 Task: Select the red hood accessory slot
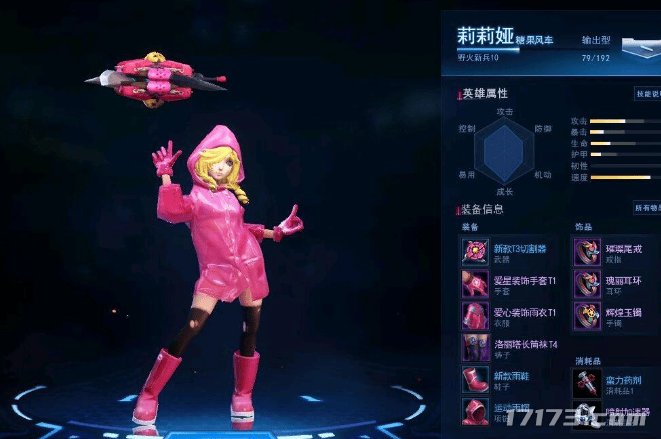(474, 412)
